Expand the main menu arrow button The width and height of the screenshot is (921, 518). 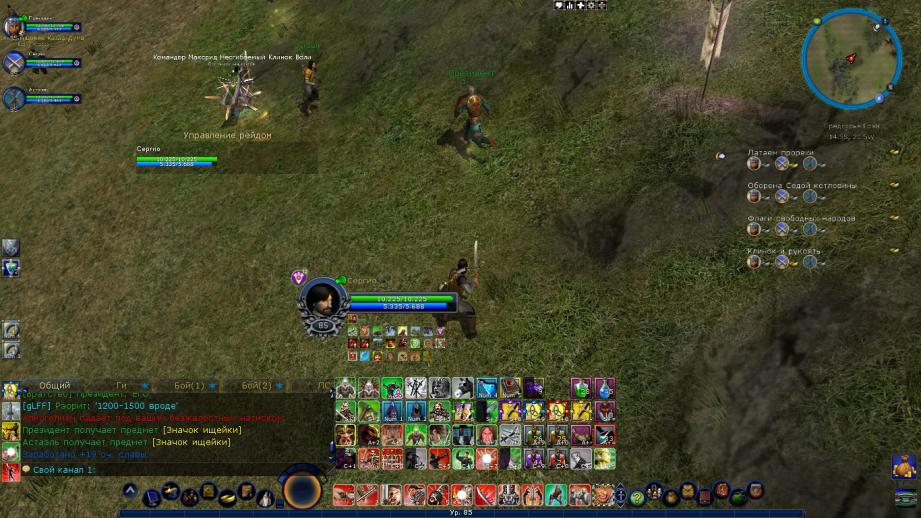point(130,491)
